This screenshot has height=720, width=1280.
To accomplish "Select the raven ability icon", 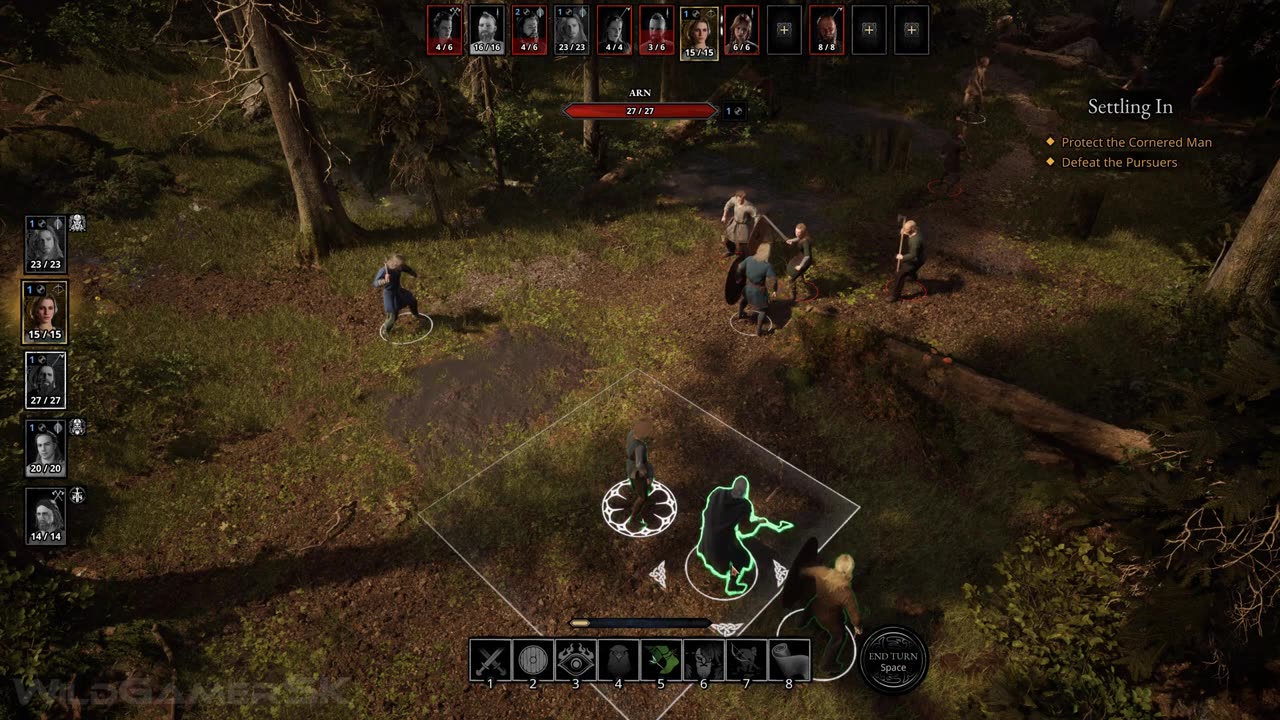I will (x=618, y=660).
